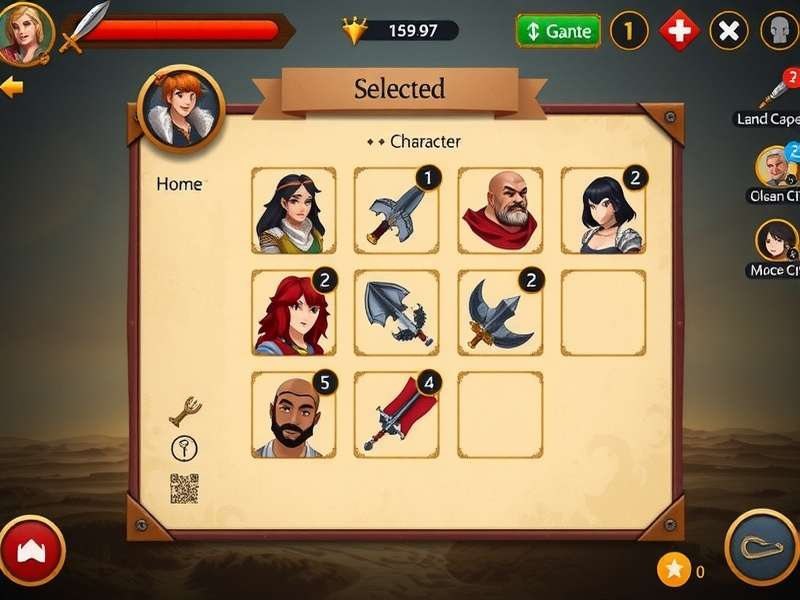This screenshot has width=800, height=600.
Task: Select the red-haired woman character tile
Action: pyautogui.click(x=293, y=312)
